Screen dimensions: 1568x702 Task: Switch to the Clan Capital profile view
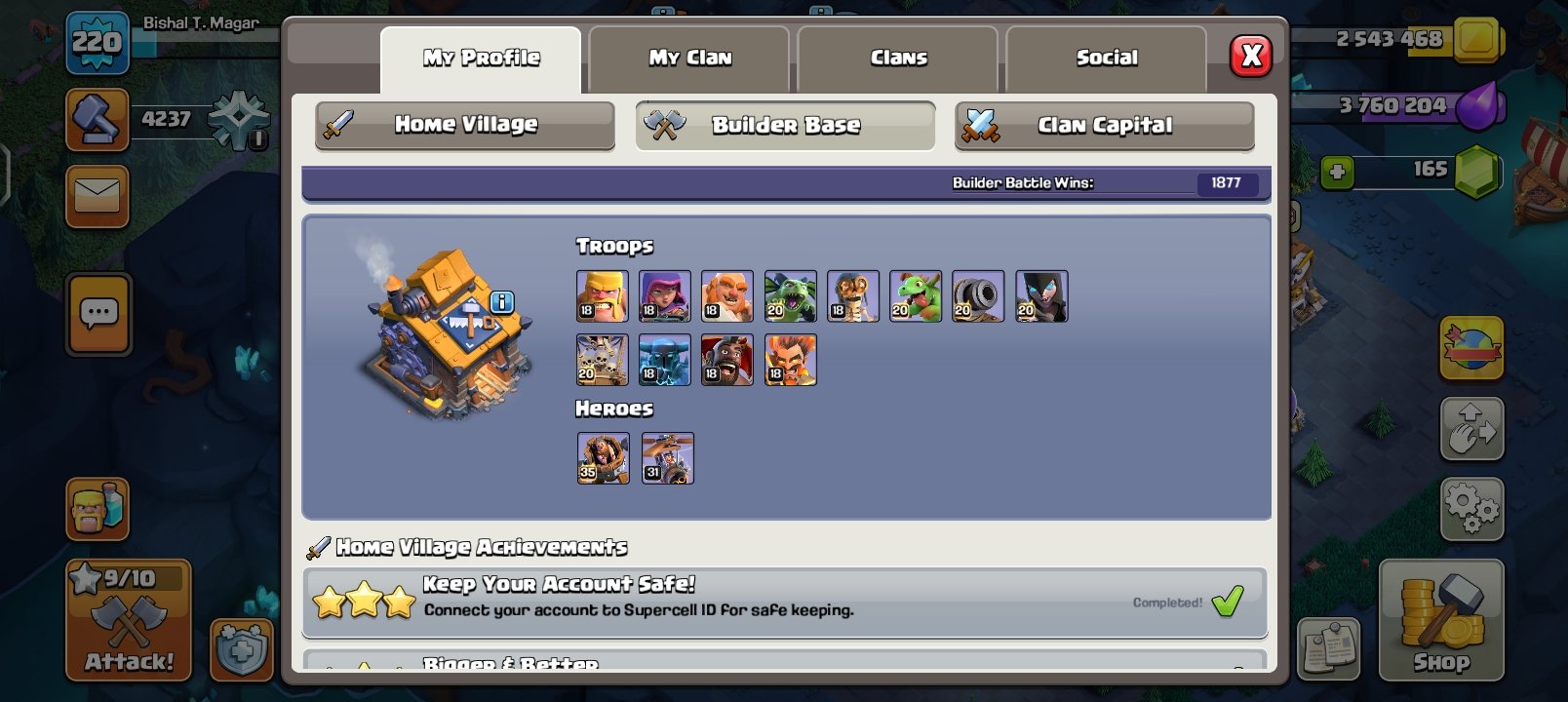(x=1104, y=125)
